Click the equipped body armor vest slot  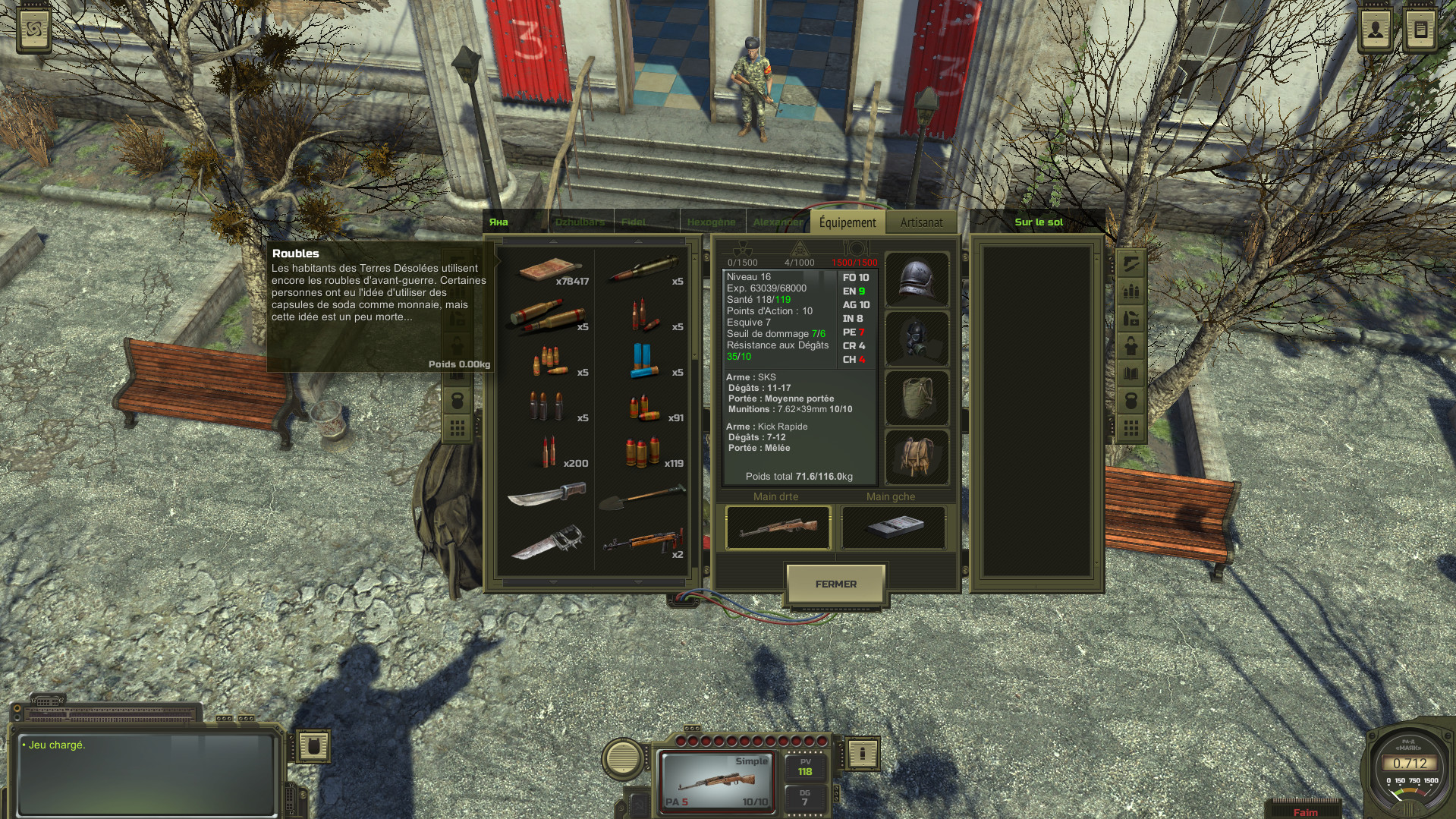tap(917, 398)
